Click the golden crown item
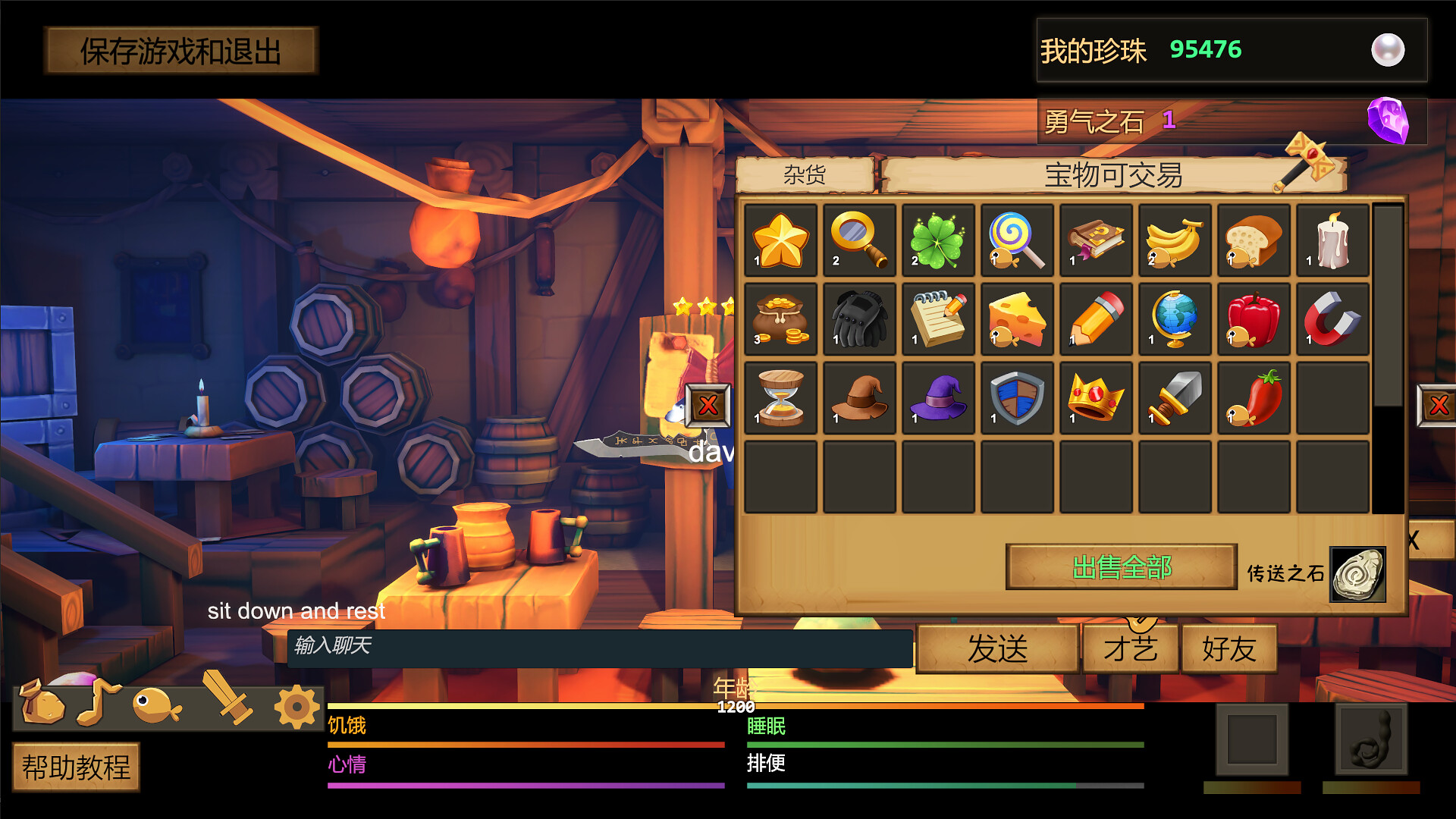This screenshot has height=819, width=1456. 1096,400
